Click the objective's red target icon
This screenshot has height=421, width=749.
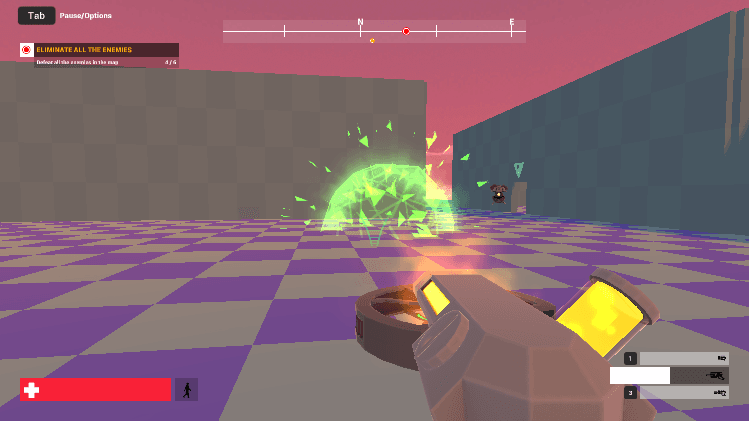(x=27, y=50)
